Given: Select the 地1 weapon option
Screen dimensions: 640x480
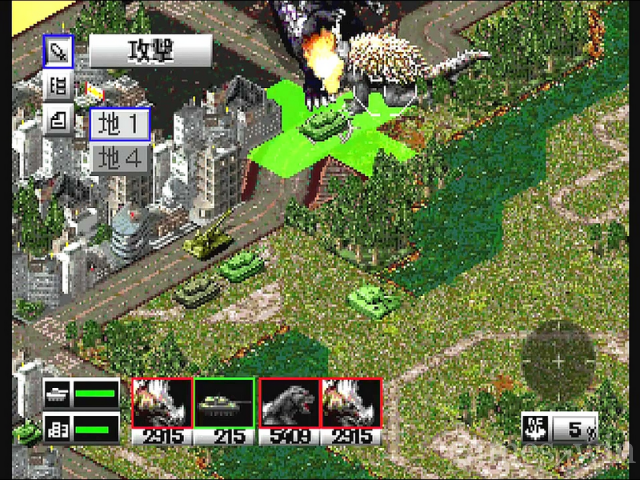Looking at the screenshot, I should [x=121, y=124].
